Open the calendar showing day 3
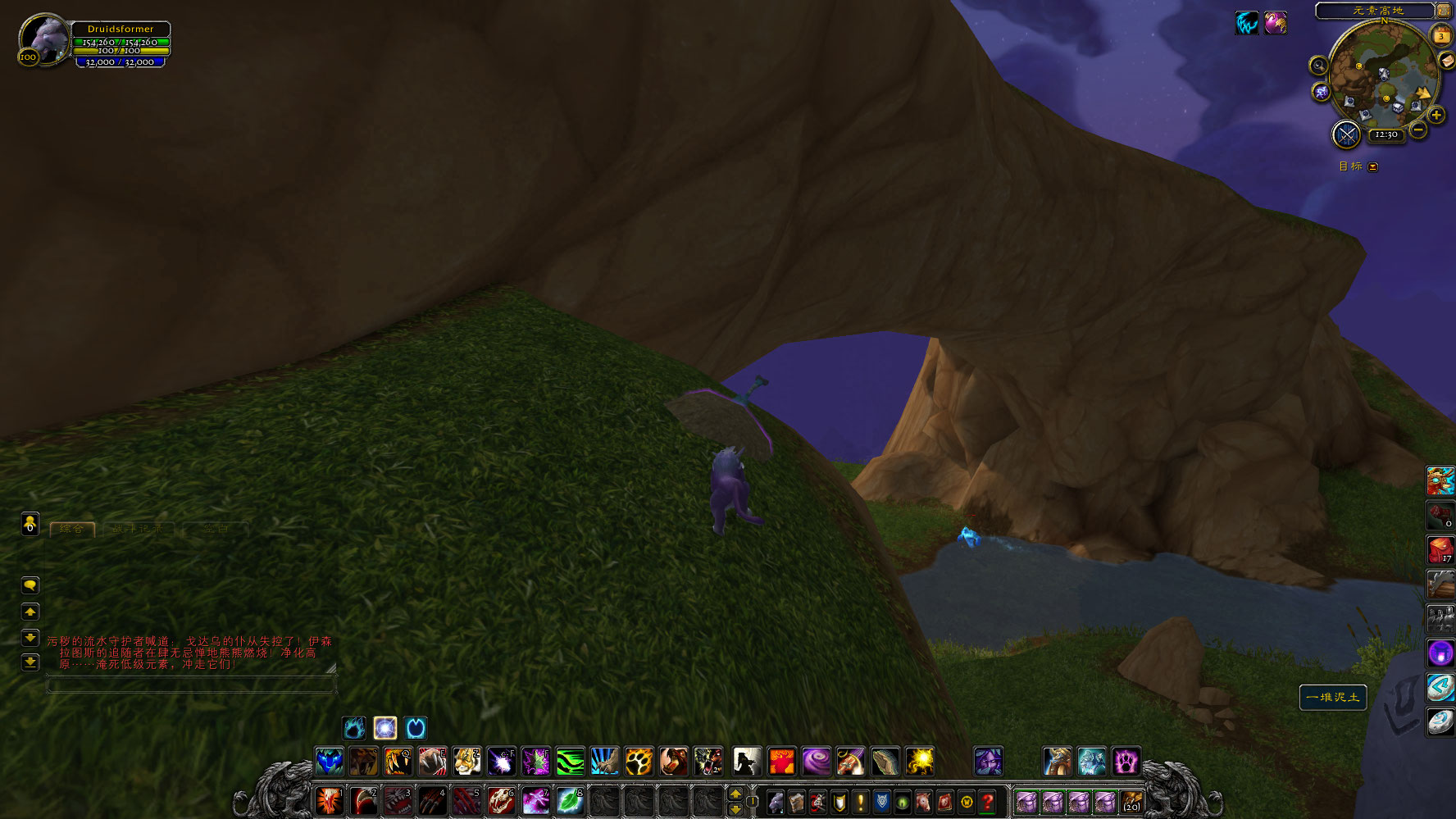Viewport: 1456px width, 819px height. coord(1440,35)
